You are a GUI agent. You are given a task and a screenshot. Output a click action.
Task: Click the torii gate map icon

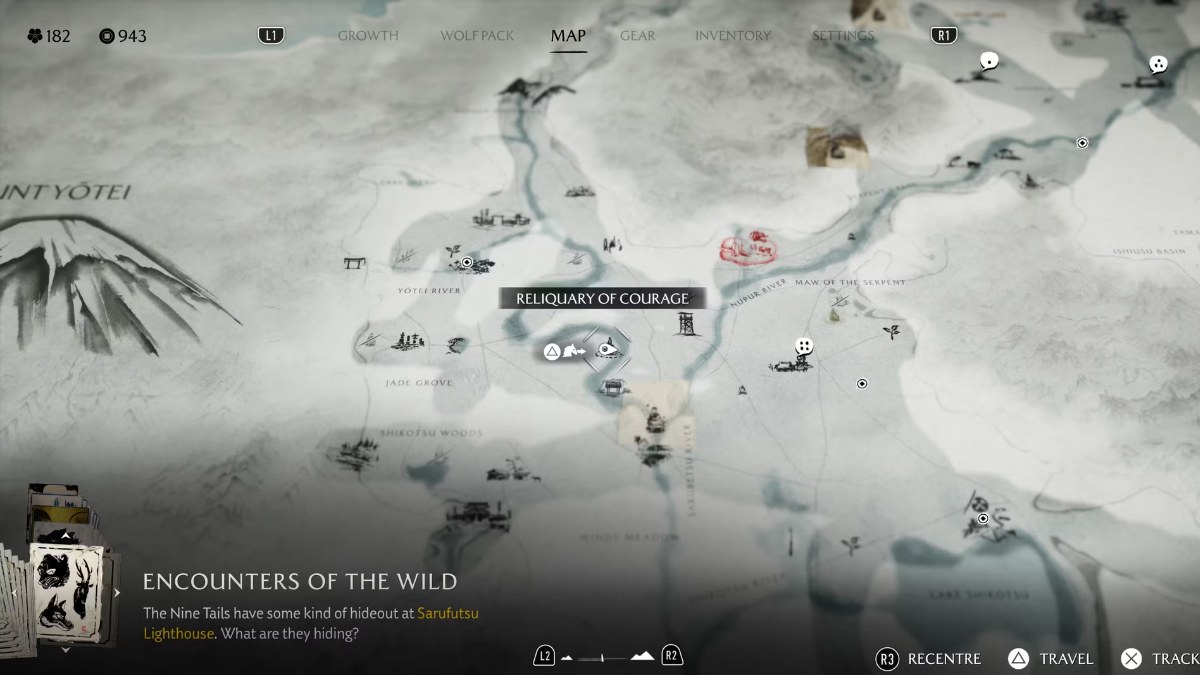point(354,263)
